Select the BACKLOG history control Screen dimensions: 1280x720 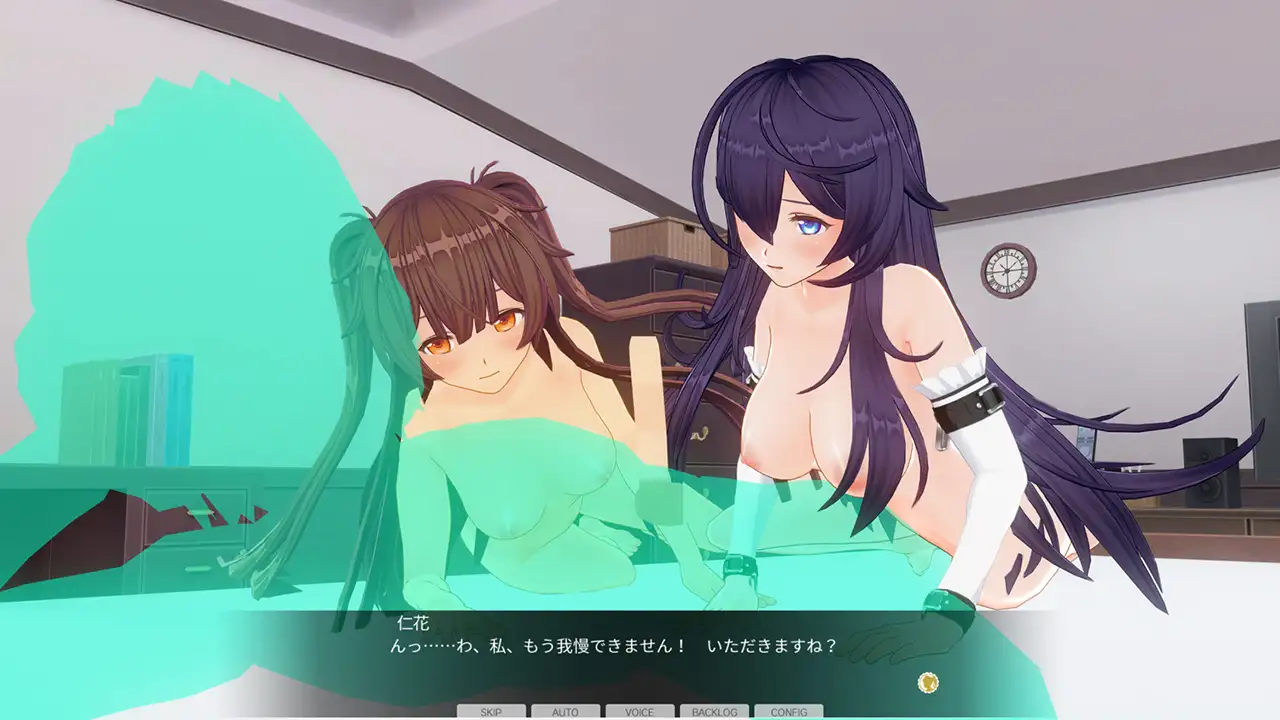(x=714, y=712)
